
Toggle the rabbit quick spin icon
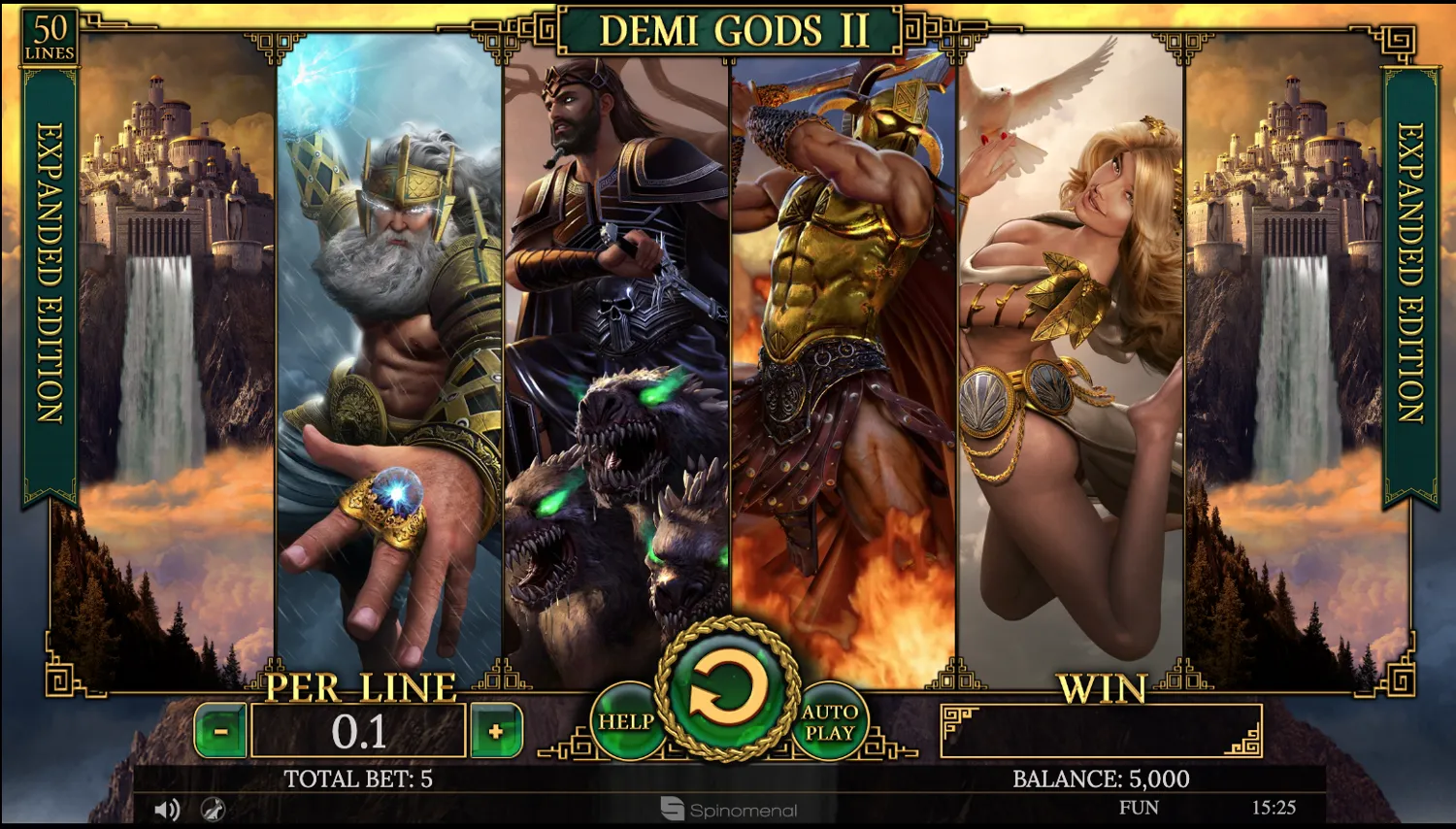[214, 809]
